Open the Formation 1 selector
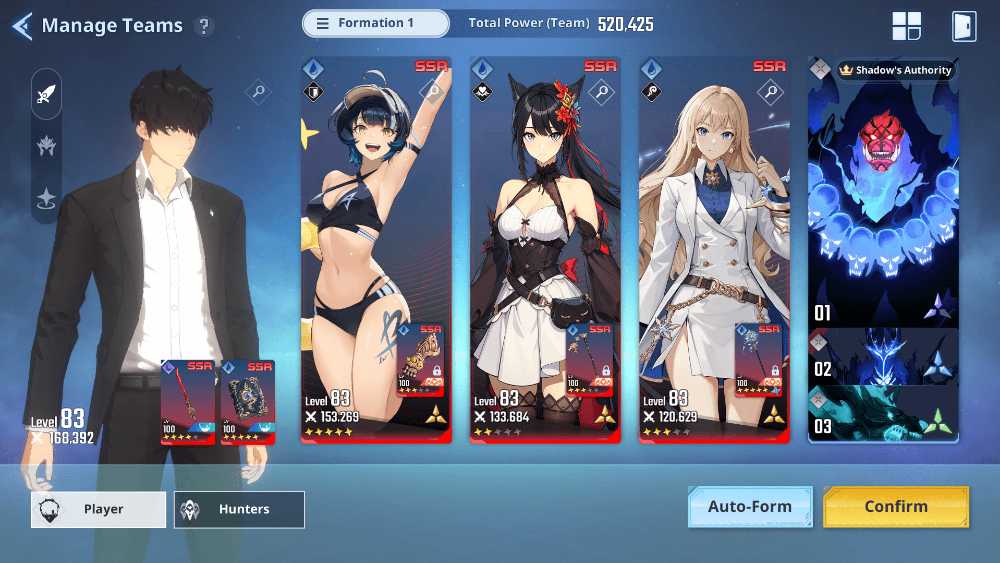 click(376, 23)
